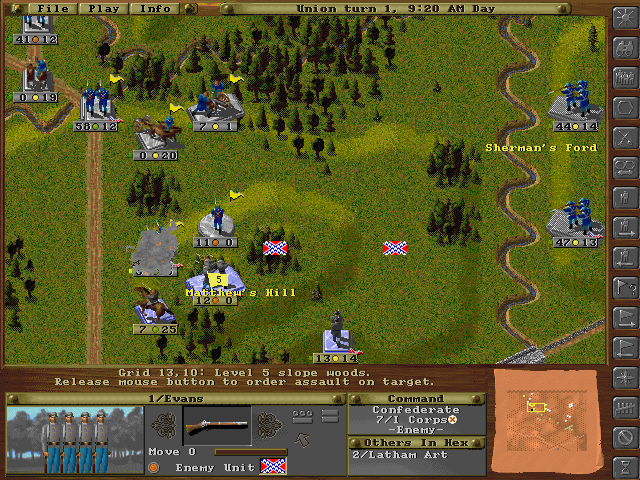Click the 1/Evans soldiers portrait

(x=70, y=440)
